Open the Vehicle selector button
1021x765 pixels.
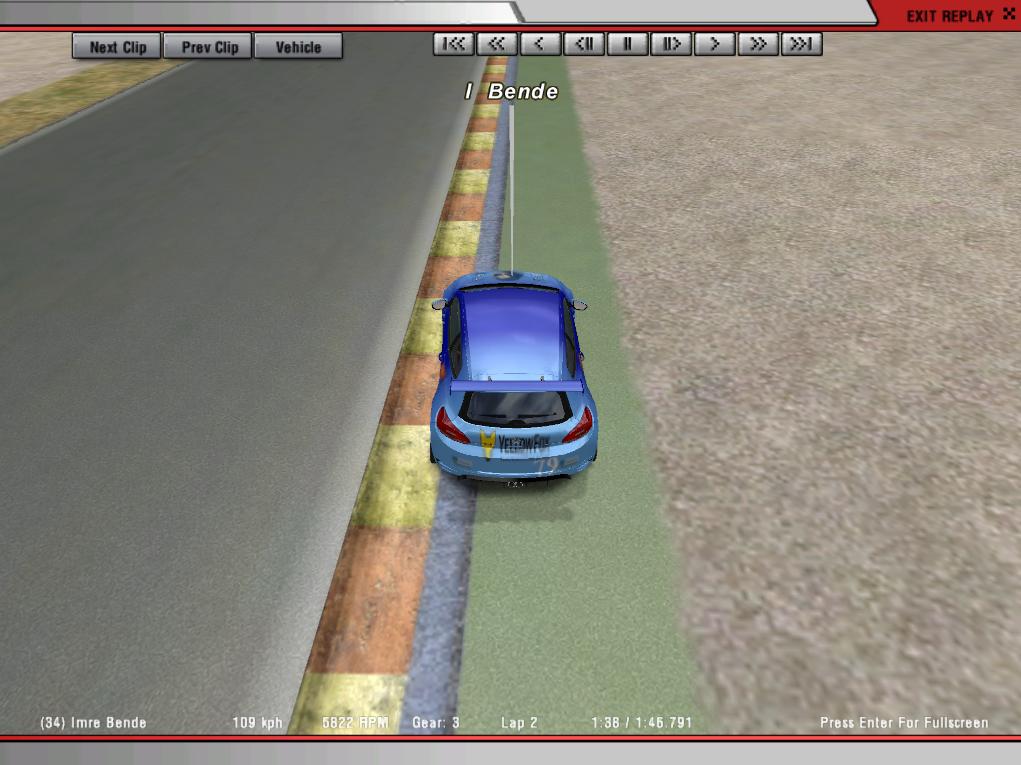tap(298, 46)
